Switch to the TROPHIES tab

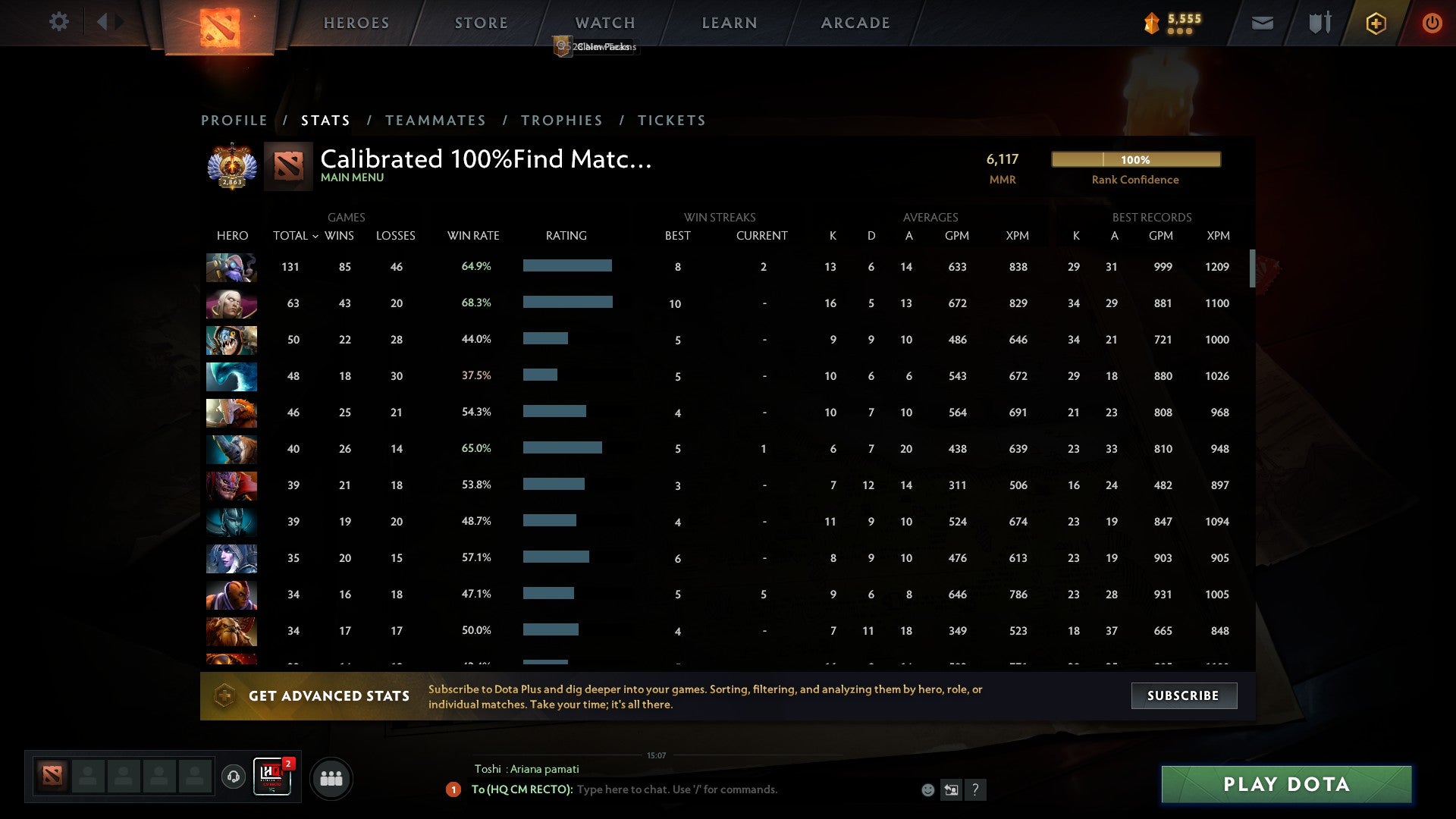pos(561,120)
